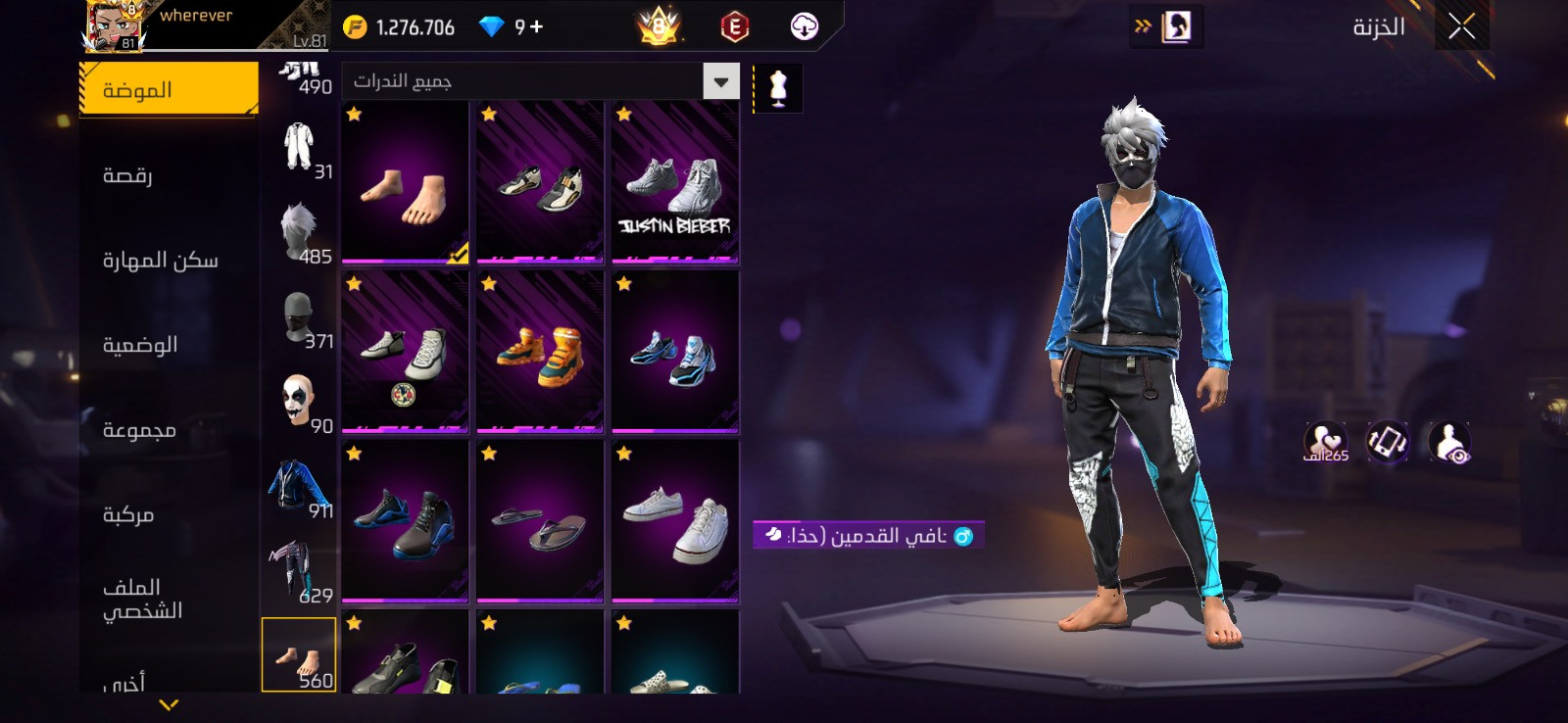
Task: Open the مركبة vehicle tab
Action: click(x=128, y=514)
